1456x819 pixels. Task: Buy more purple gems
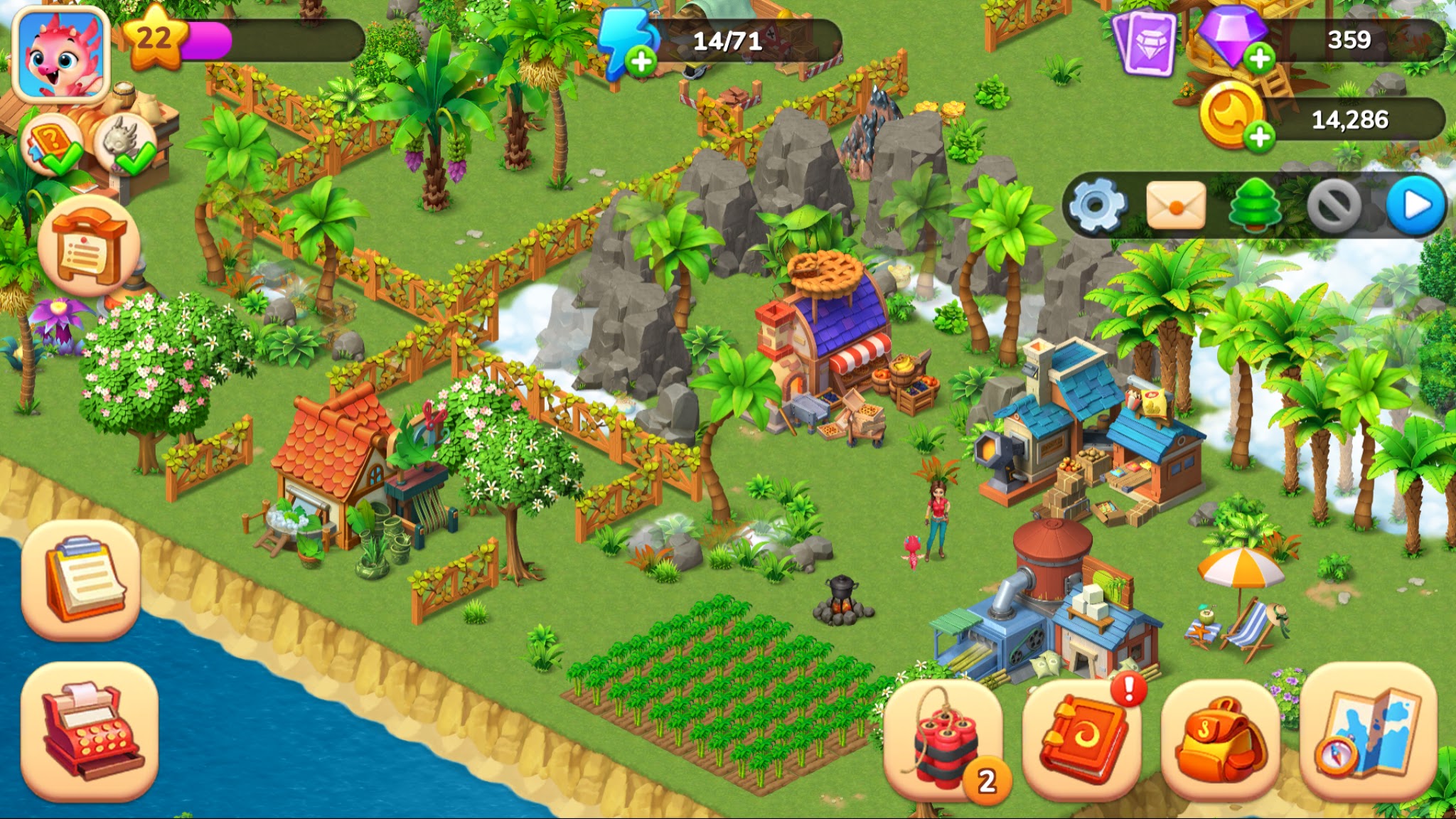pyautogui.click(x=1259, y=58)
